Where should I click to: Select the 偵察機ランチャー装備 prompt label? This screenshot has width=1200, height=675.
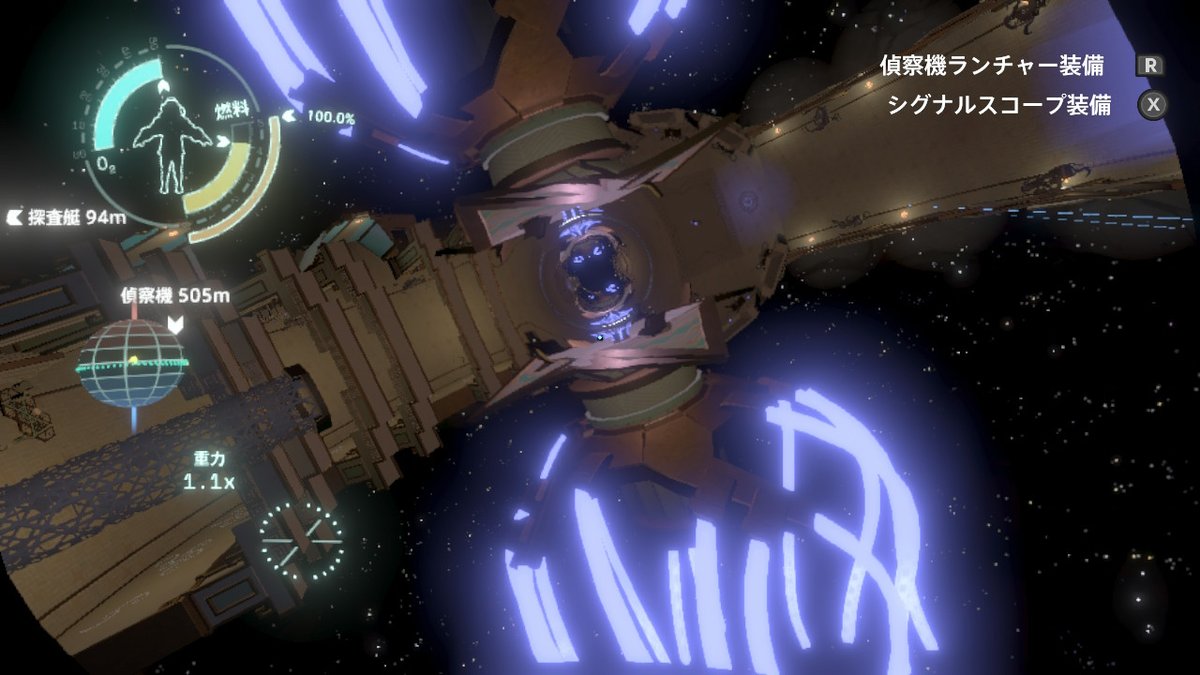point(991,66)
